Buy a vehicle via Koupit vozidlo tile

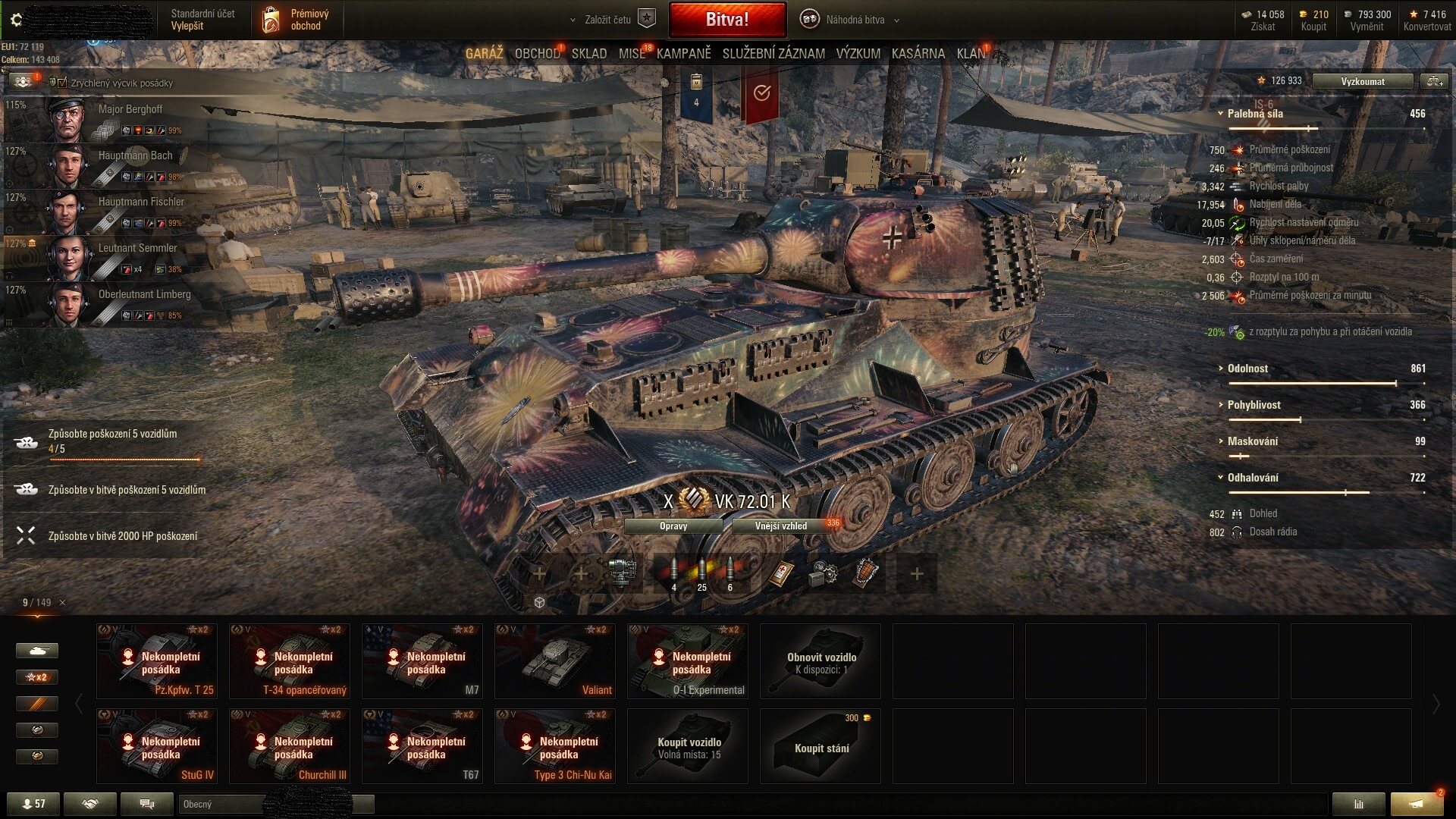pos(688,745)
